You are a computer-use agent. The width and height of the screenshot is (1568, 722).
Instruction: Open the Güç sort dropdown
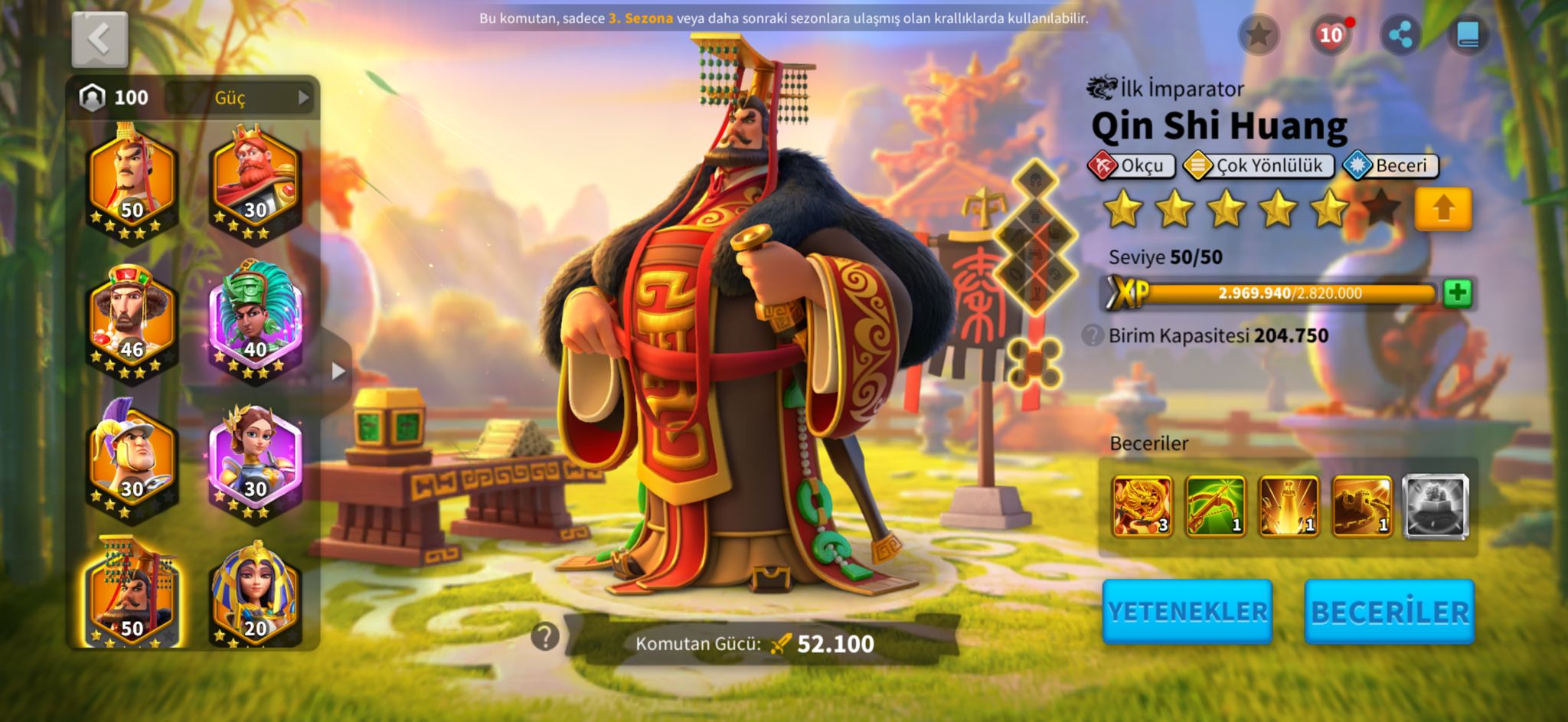coord(240,97)
